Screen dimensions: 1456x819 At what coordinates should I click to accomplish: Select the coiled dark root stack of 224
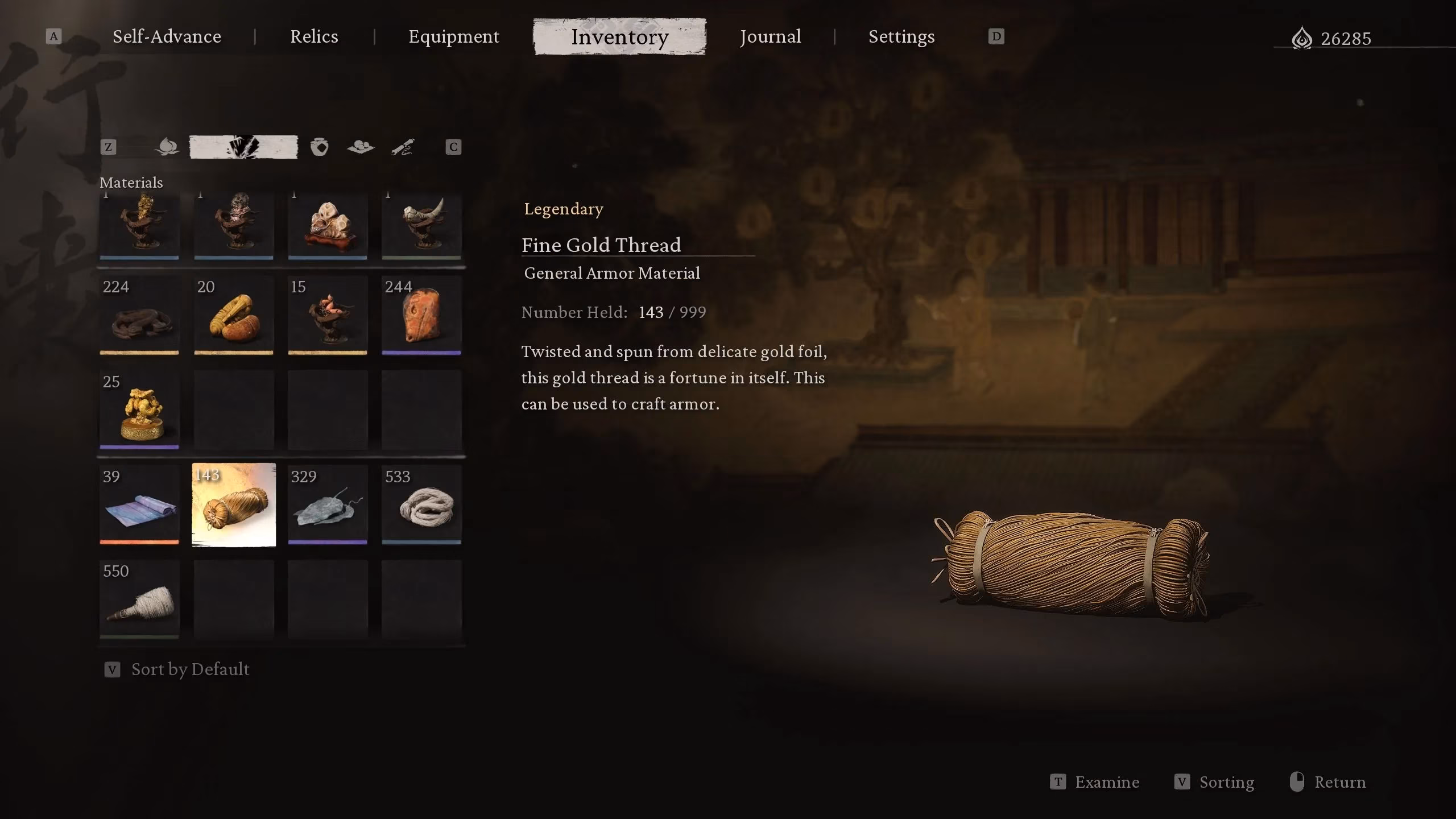(x=139, y=316)
